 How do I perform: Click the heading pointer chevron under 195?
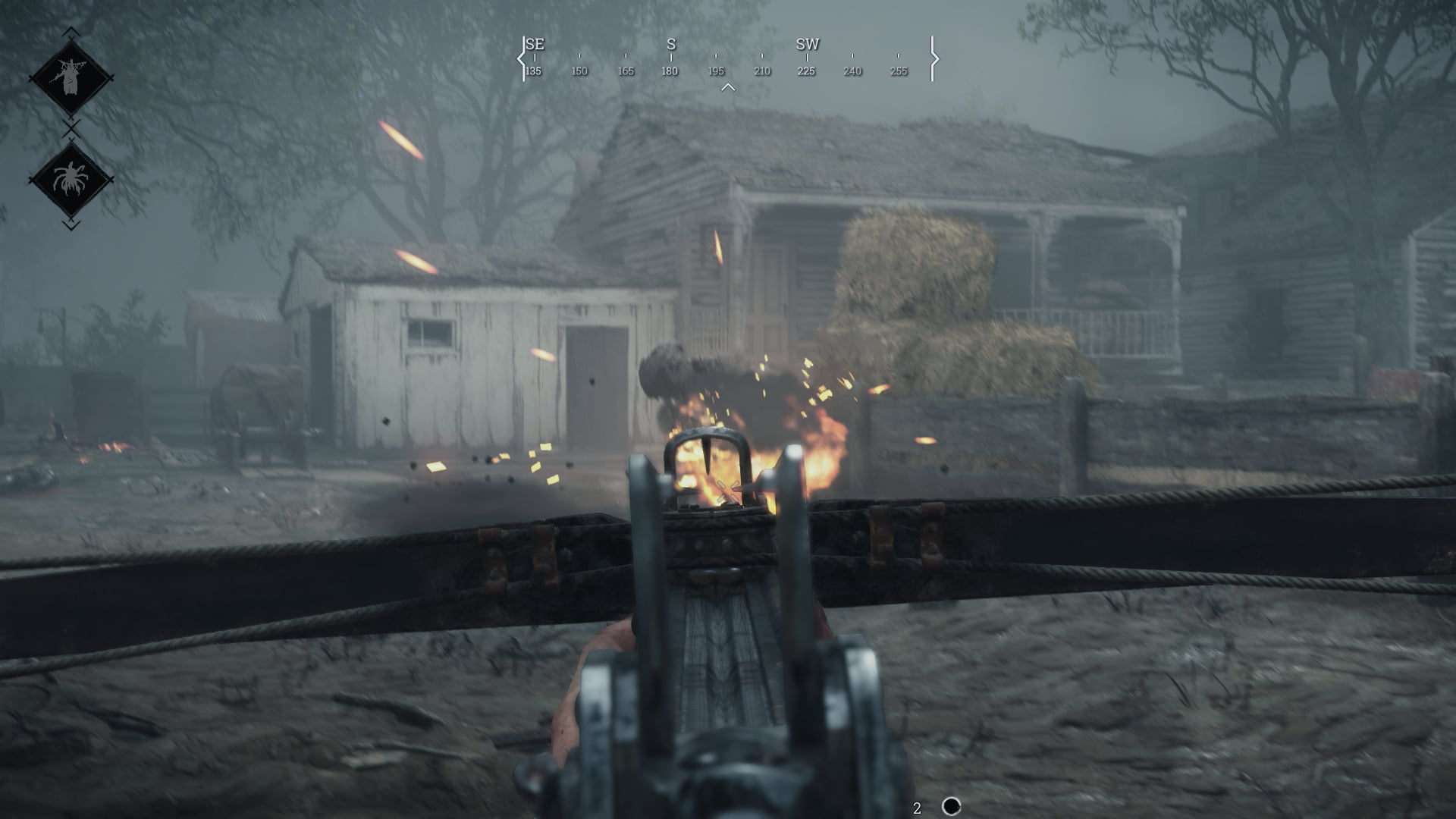coord(729,86)
